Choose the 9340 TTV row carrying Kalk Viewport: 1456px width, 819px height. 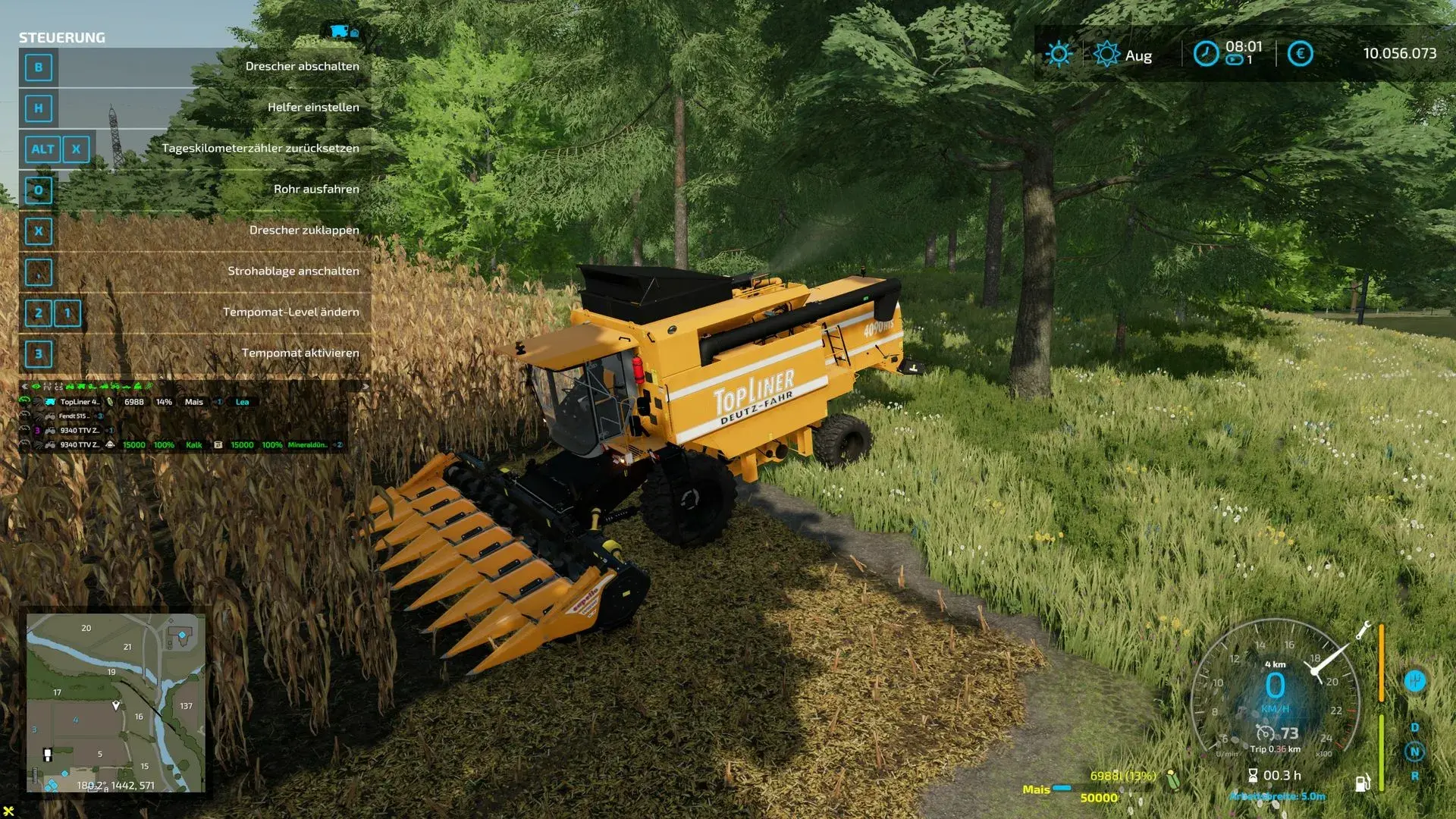click(80, 445)
